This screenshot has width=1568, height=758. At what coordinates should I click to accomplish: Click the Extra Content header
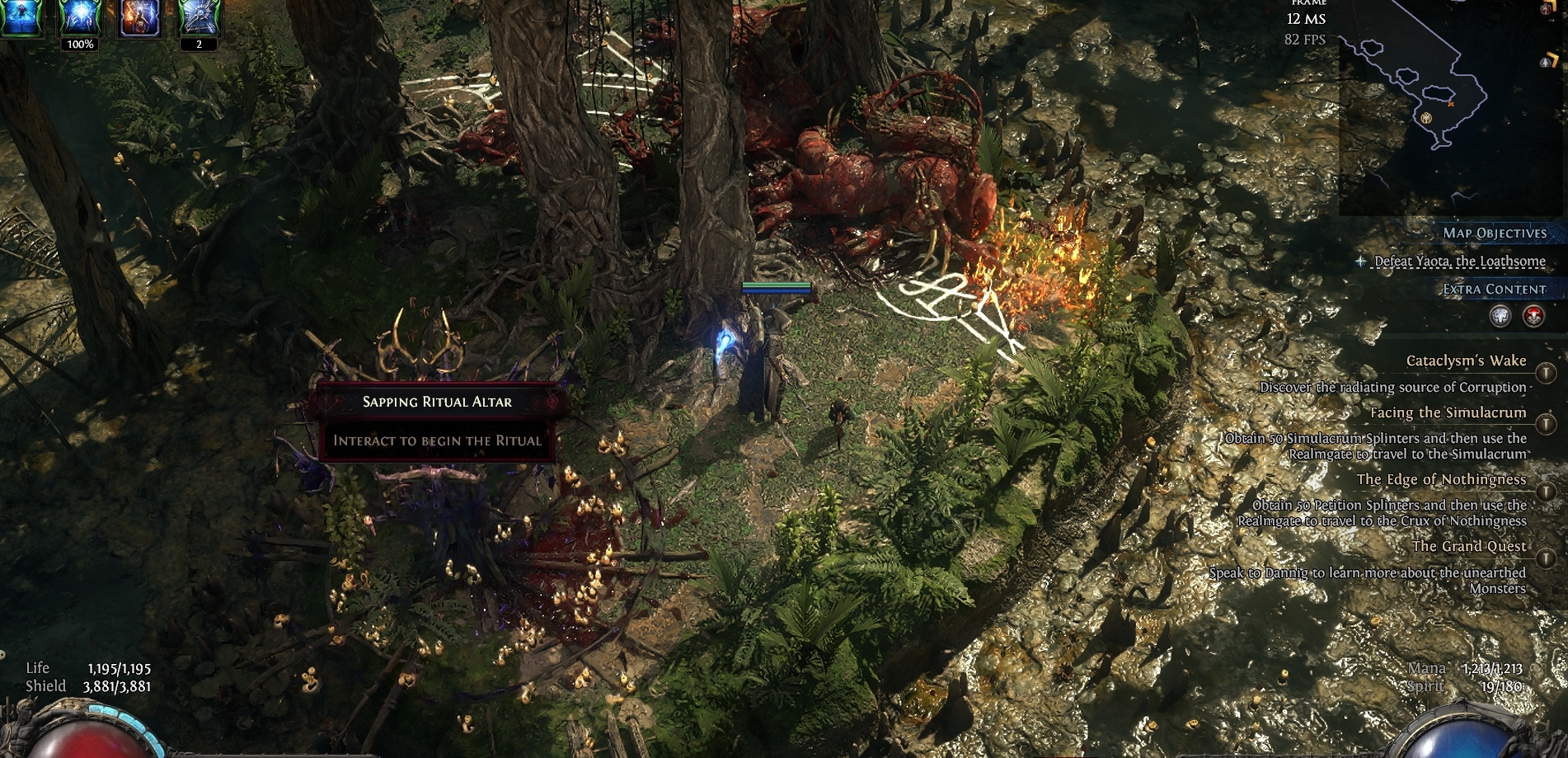pos(1494,290)
